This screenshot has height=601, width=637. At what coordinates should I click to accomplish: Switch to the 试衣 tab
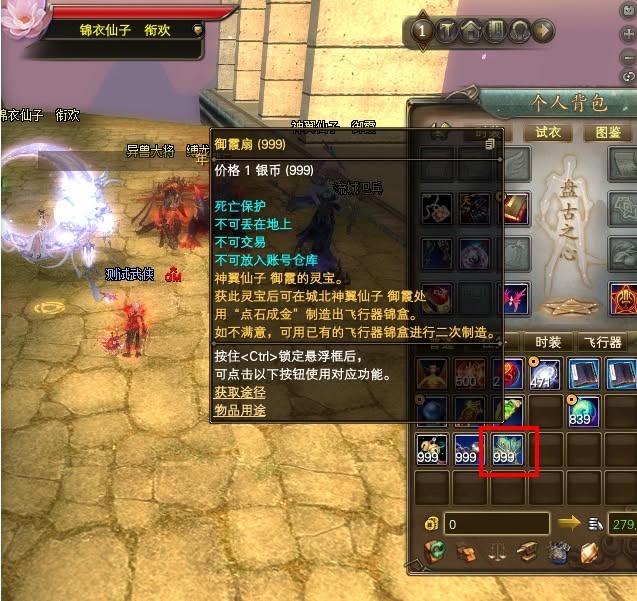tap(548, 132)
